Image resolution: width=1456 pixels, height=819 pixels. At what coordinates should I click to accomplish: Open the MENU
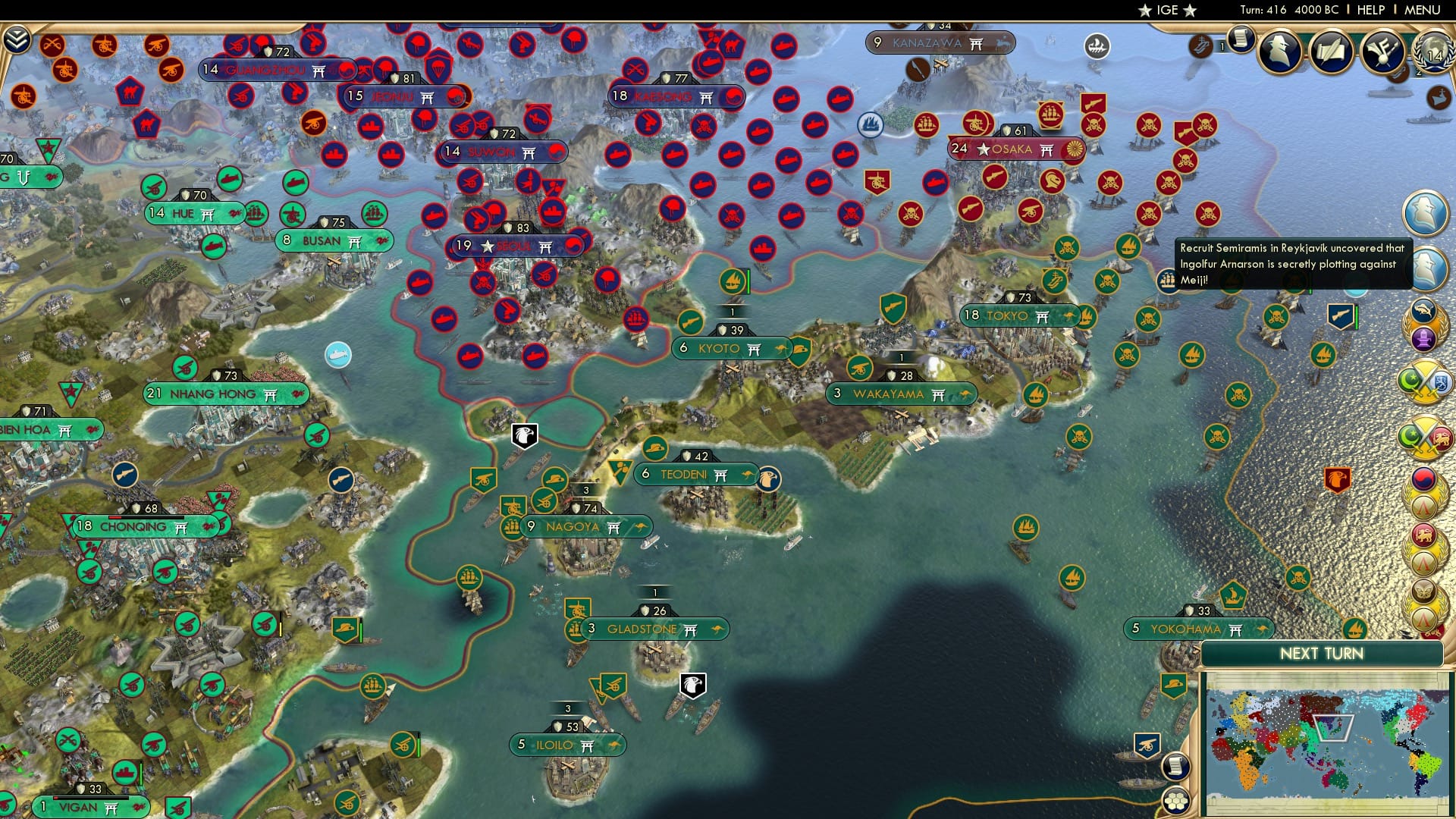[x=1423, y=9]
